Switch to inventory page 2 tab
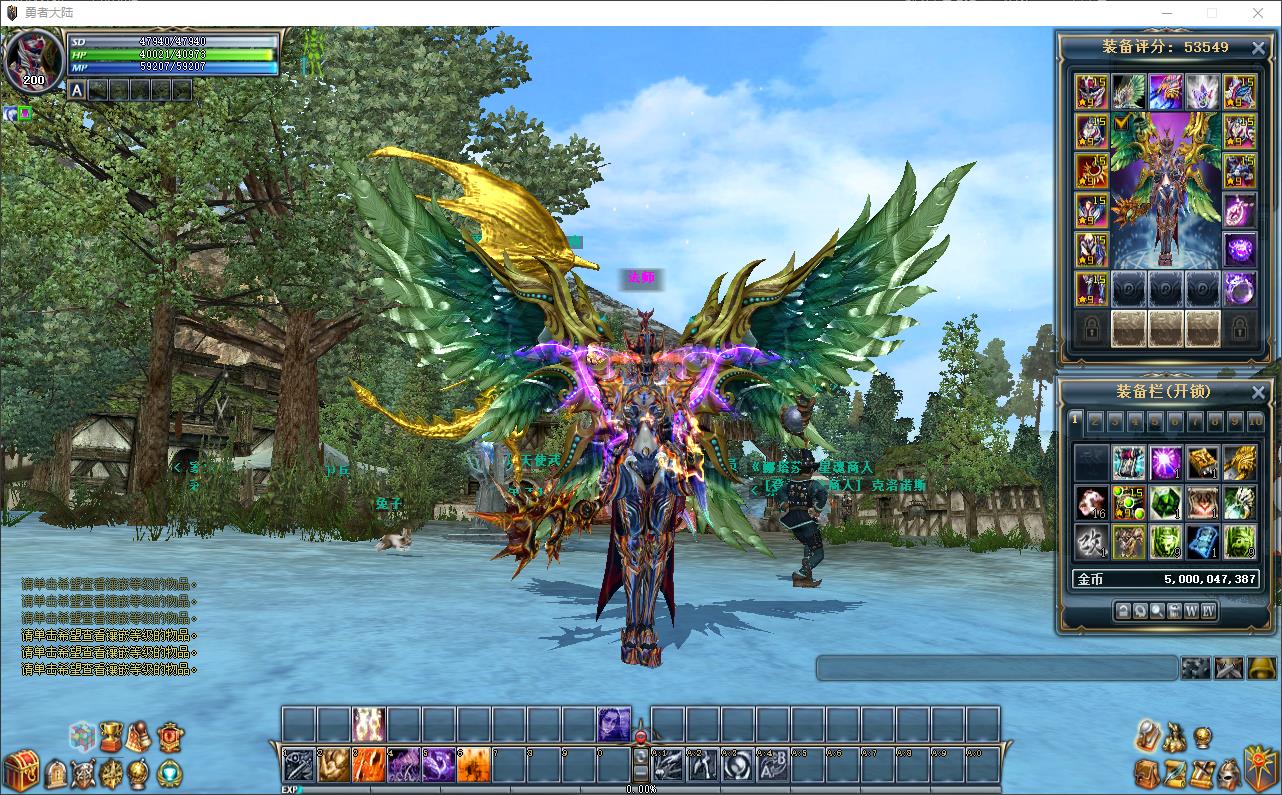1282x795 pixels. [x=1095, y=421]
